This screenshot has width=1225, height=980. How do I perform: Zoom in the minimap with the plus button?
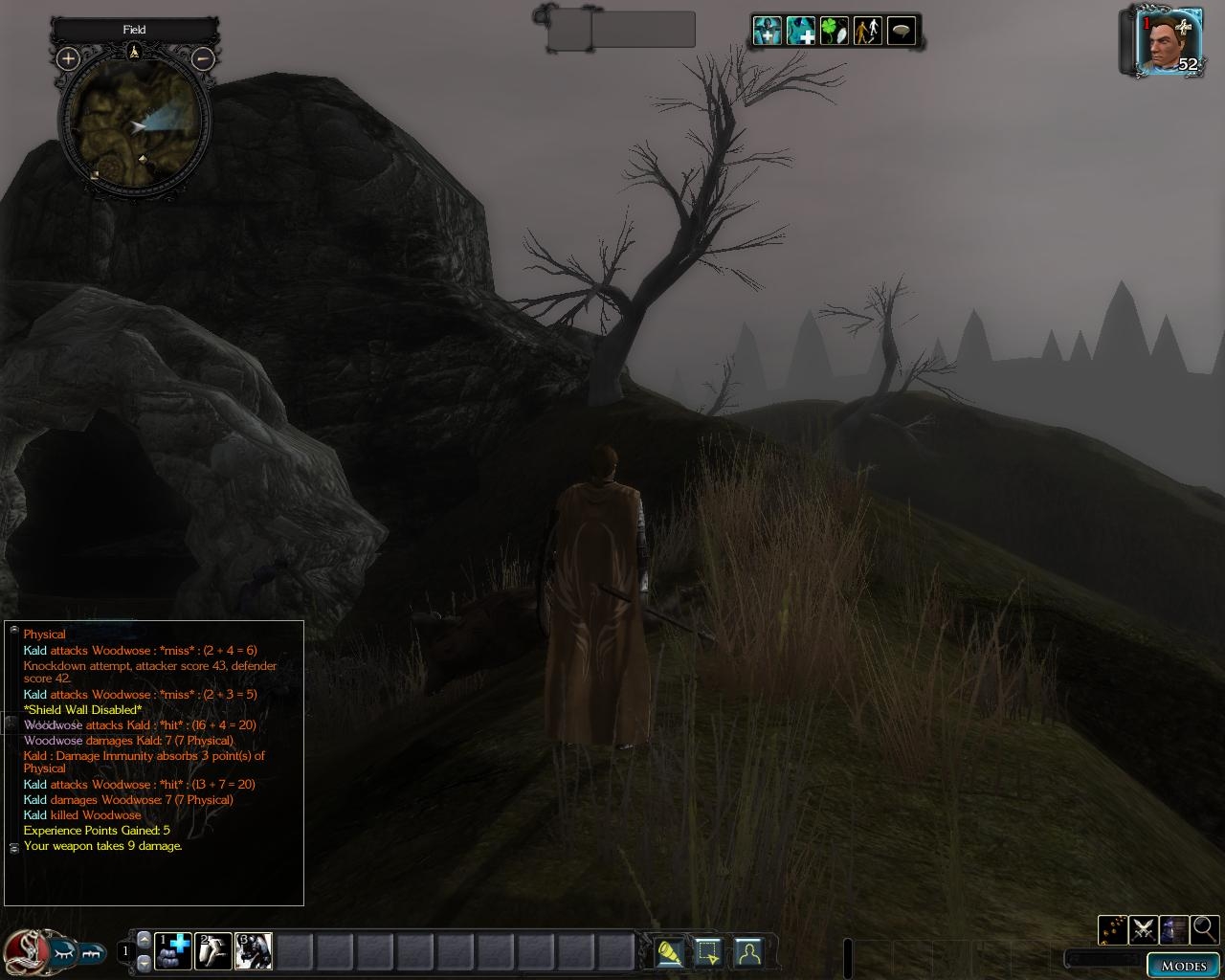(68, 58)
